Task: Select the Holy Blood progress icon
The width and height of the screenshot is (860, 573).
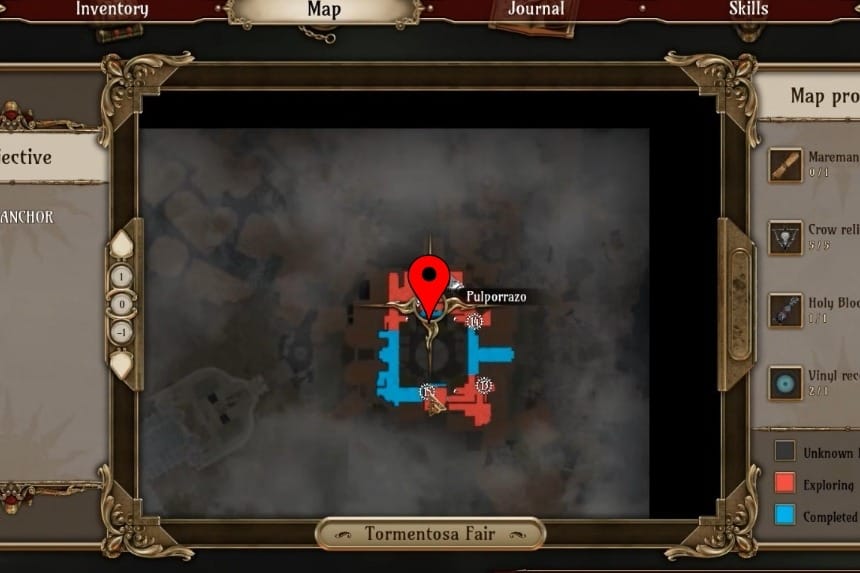Action: pyautogui.click(x=785, y=310)
